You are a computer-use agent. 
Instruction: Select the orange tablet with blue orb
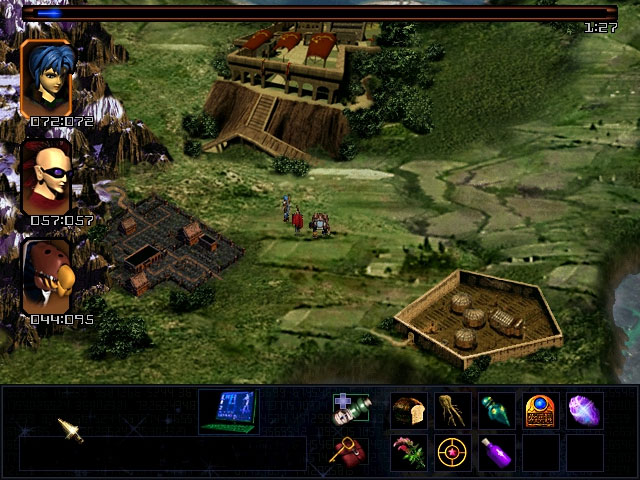click(x=540, y=410)
